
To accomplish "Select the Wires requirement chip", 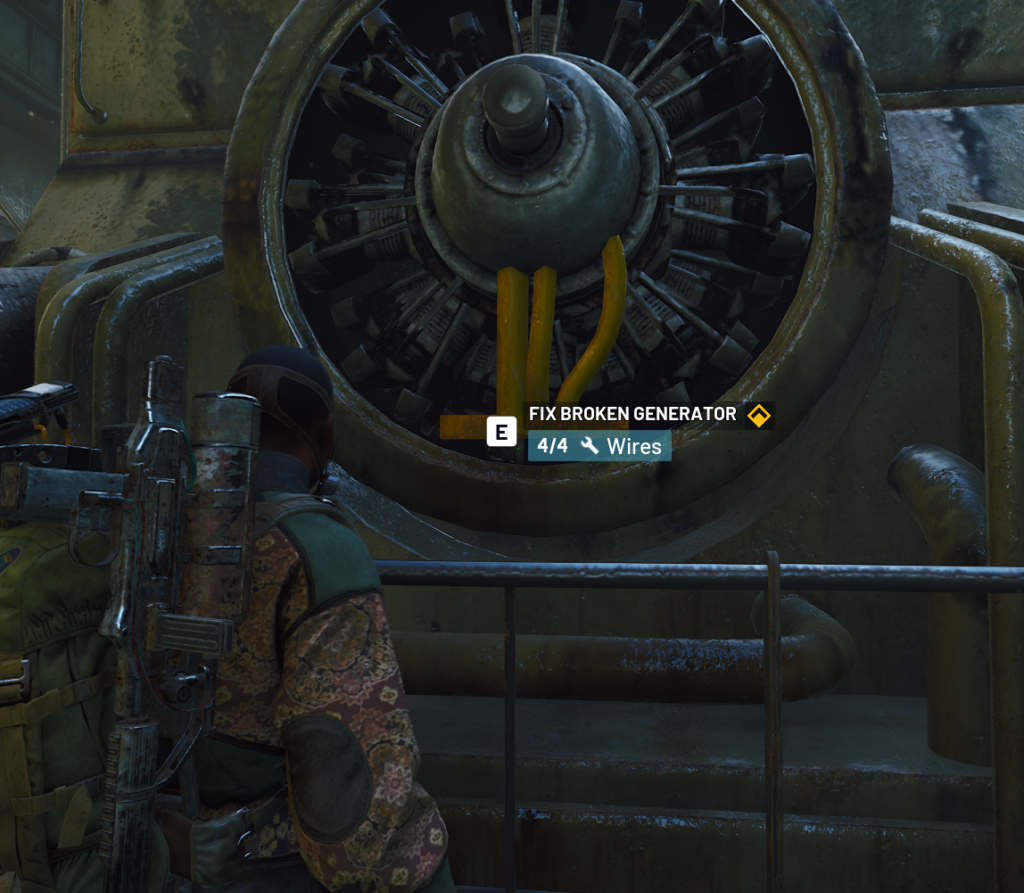I will click(x=600, y=446).
